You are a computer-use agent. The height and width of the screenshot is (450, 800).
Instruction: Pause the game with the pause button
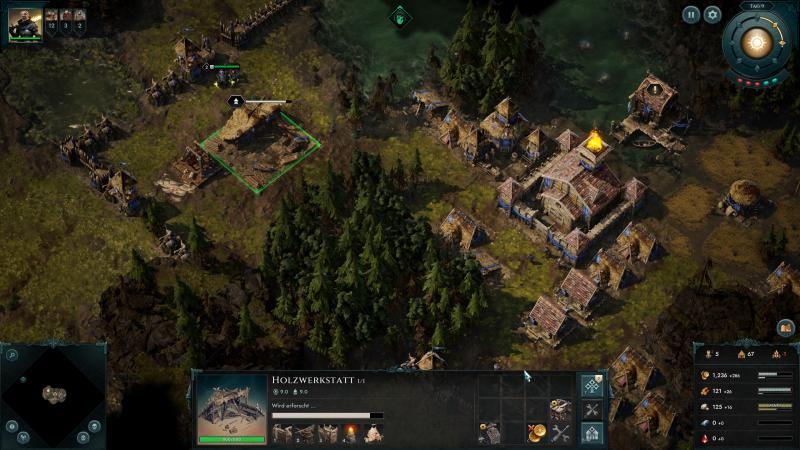(691, 15)
